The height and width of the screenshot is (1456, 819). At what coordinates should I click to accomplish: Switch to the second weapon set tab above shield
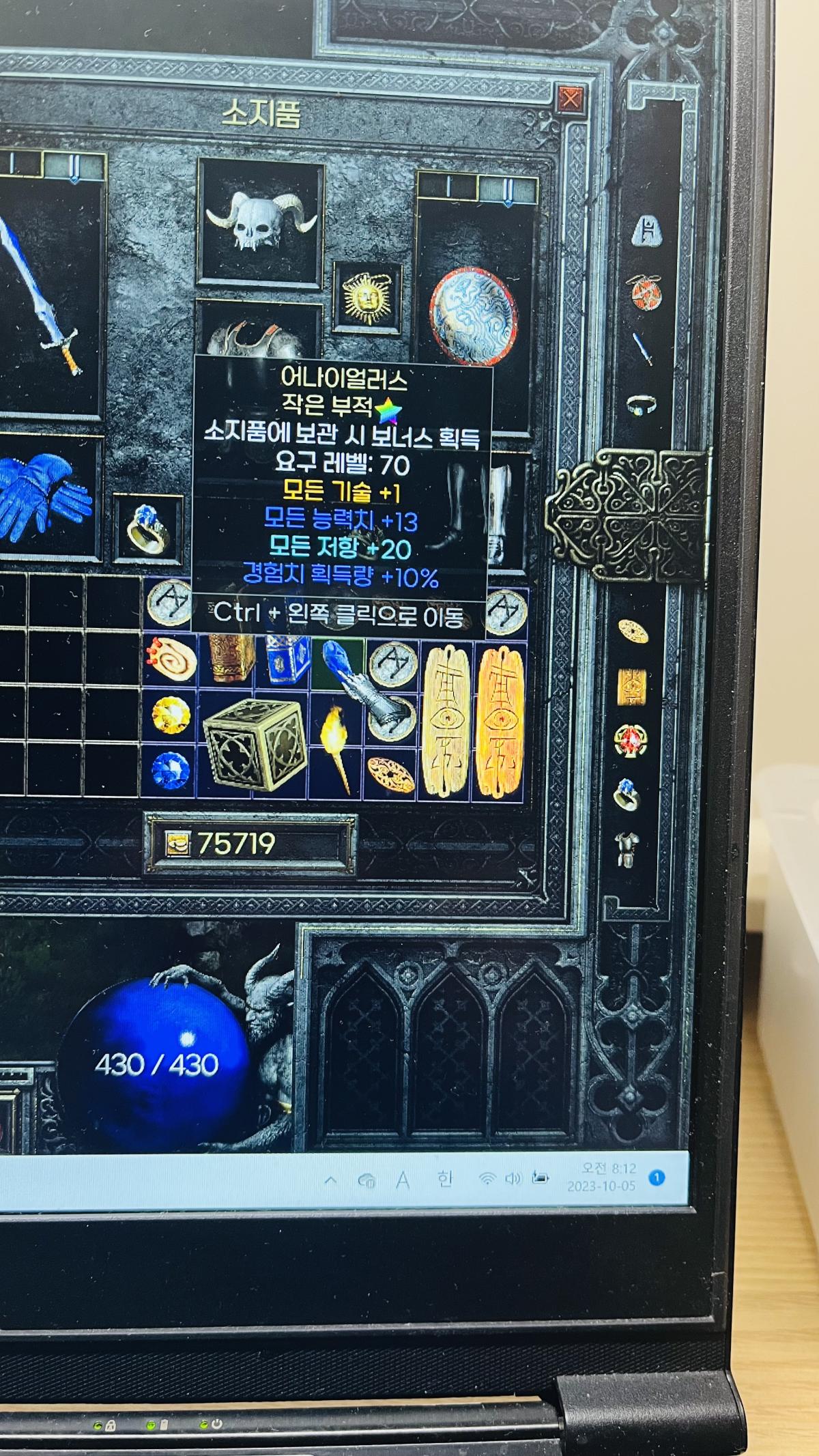click(507, 186)
